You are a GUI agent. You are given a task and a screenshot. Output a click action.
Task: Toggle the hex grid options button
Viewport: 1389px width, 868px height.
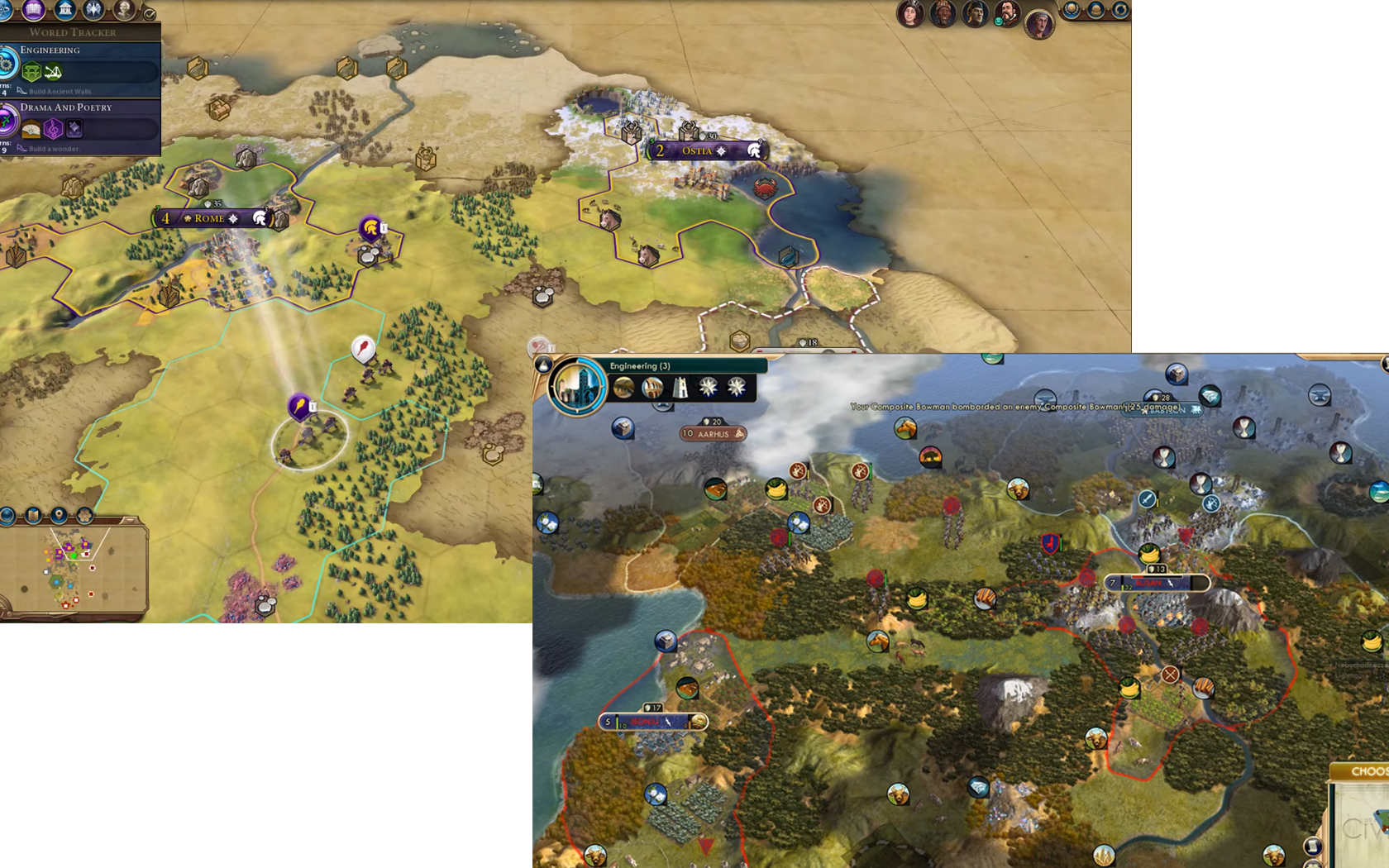coord(84,516)
